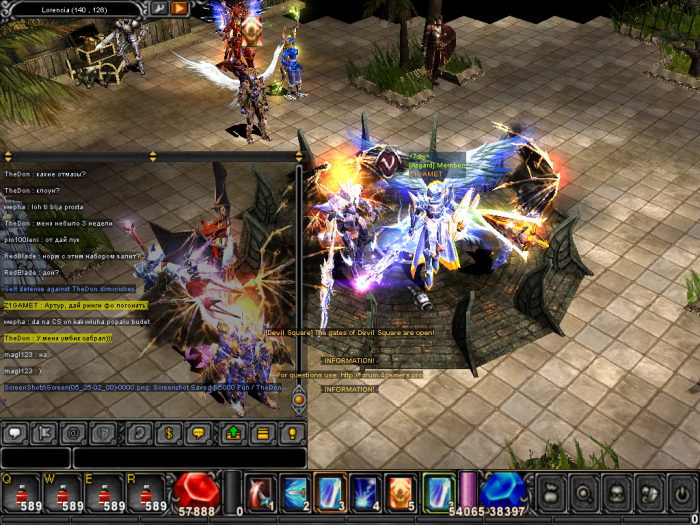The image size is (700, 525).
Task: Open the wrench settings button
Action: pos(159,8)
